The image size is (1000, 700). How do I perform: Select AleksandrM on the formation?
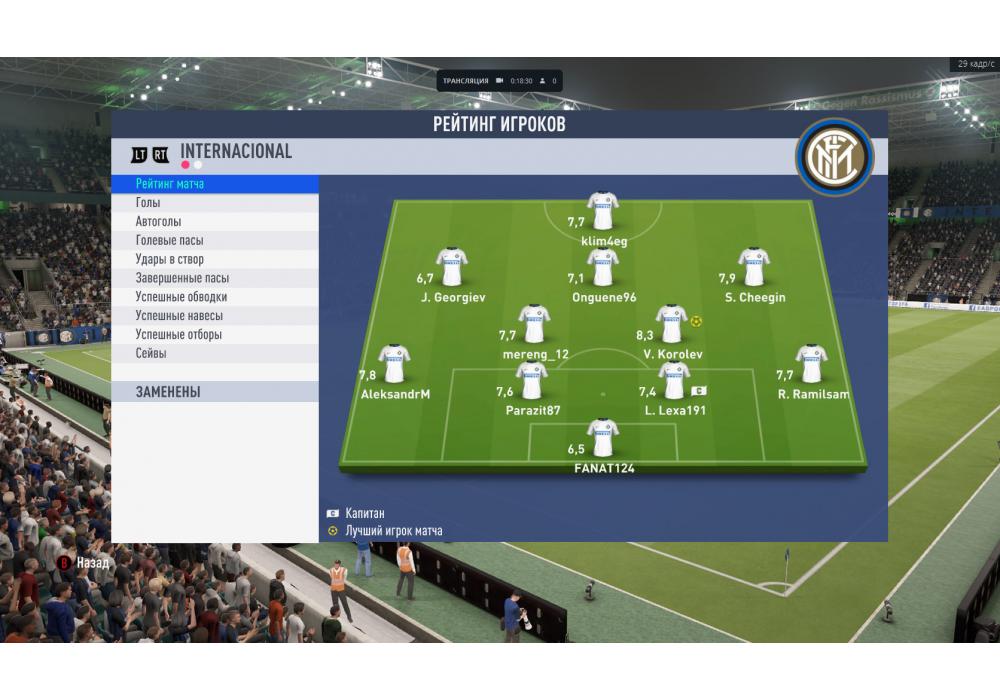point(394,365)
